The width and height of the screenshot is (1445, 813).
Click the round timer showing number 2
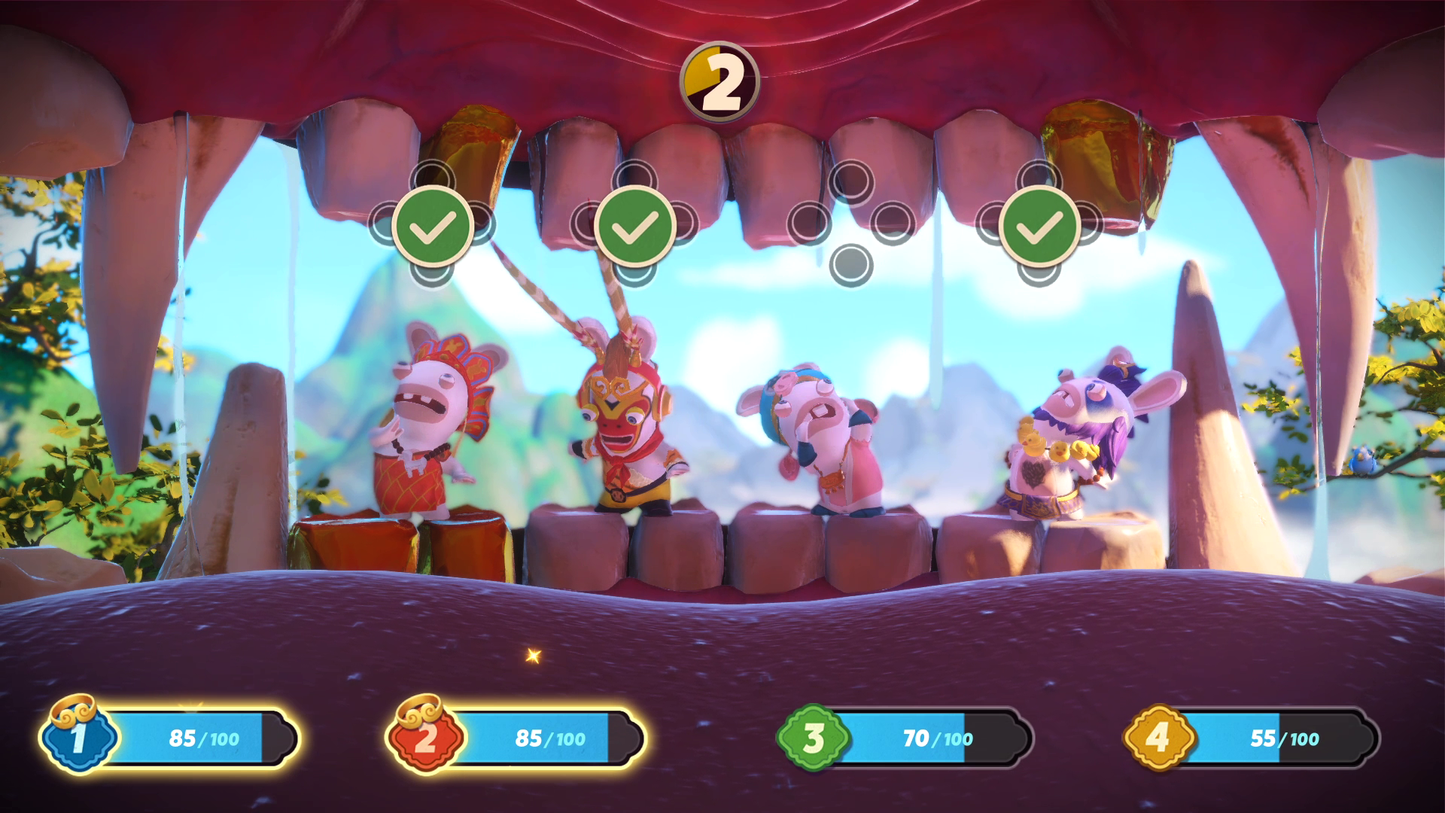tap(722, 80)
